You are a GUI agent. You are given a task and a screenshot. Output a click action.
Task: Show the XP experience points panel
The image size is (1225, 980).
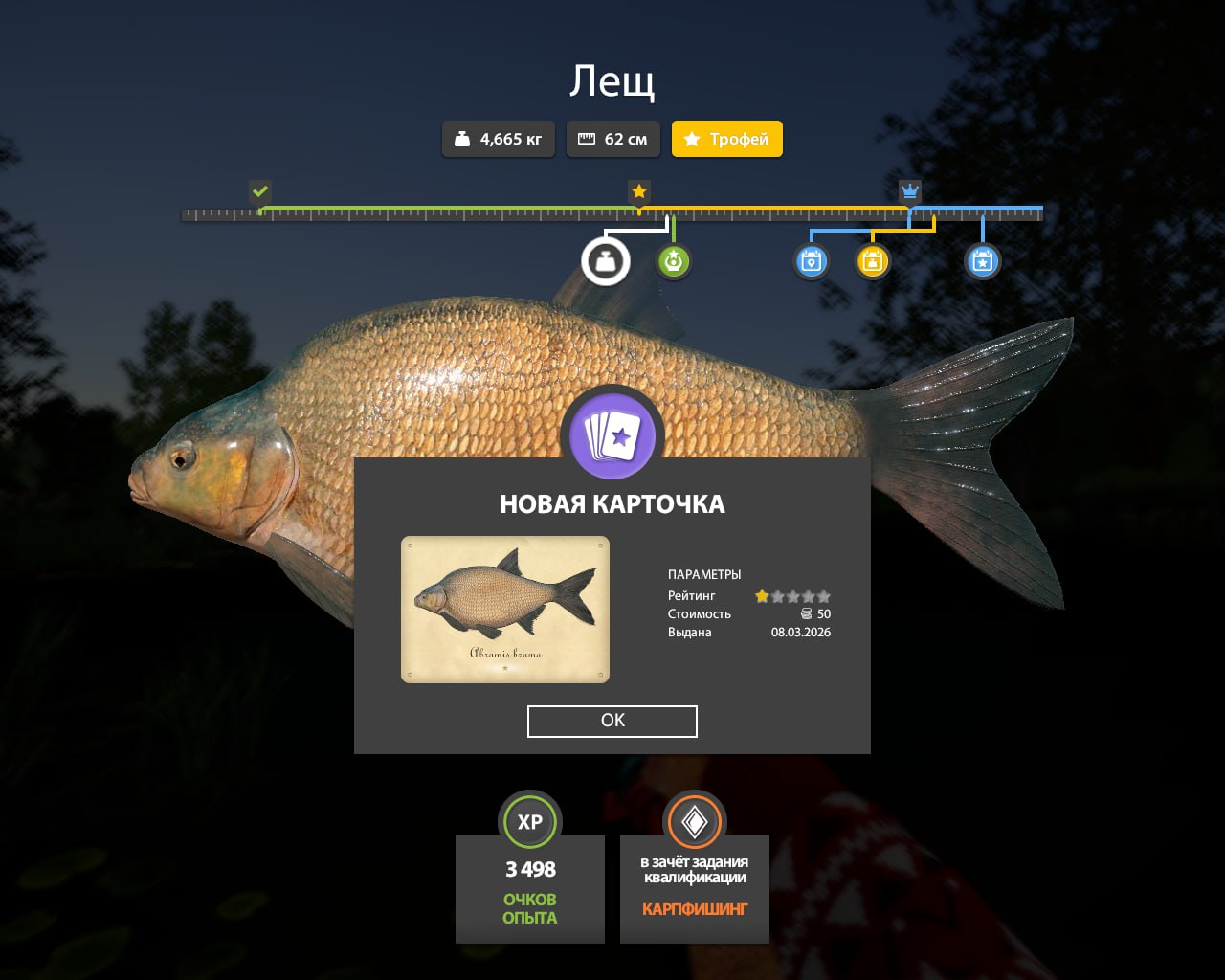coord(530,879)
